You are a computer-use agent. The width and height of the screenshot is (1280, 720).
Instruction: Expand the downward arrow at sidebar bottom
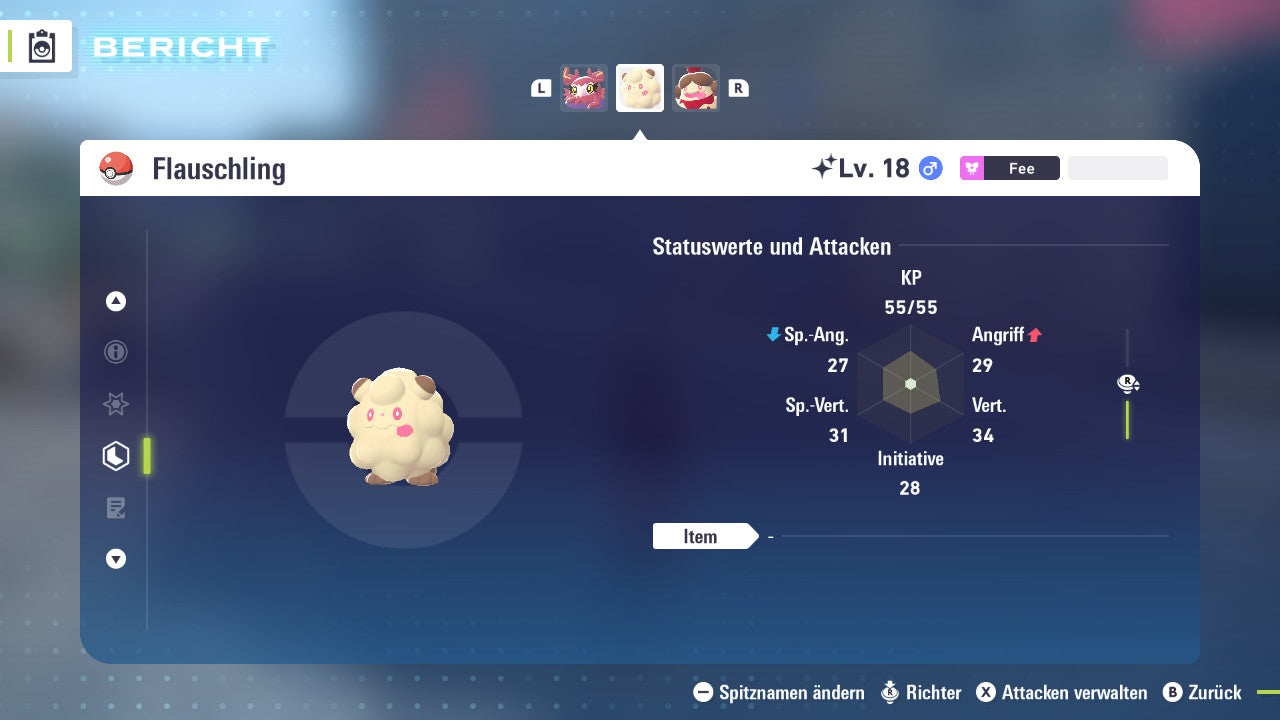(x=116, y=559)
